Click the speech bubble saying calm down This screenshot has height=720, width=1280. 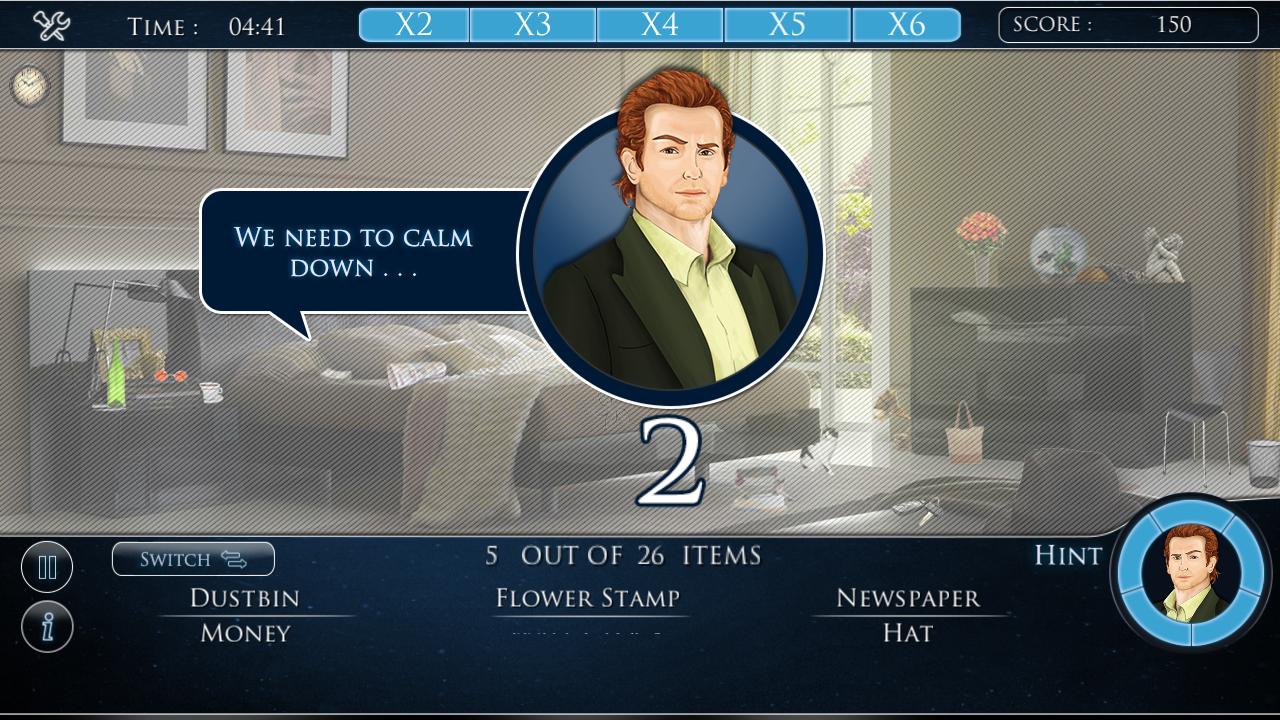355,248
